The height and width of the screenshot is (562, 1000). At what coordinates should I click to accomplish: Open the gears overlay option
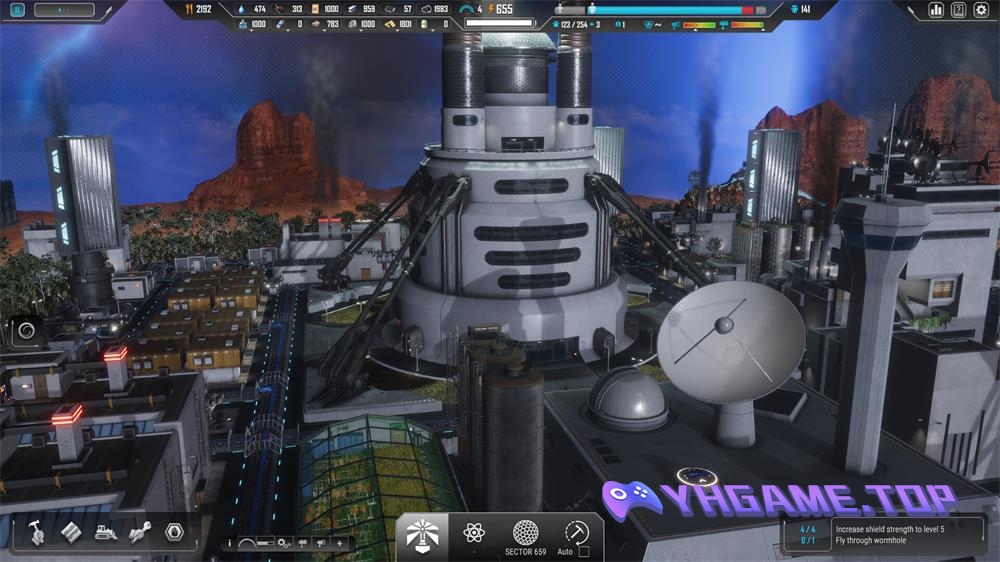285,543
